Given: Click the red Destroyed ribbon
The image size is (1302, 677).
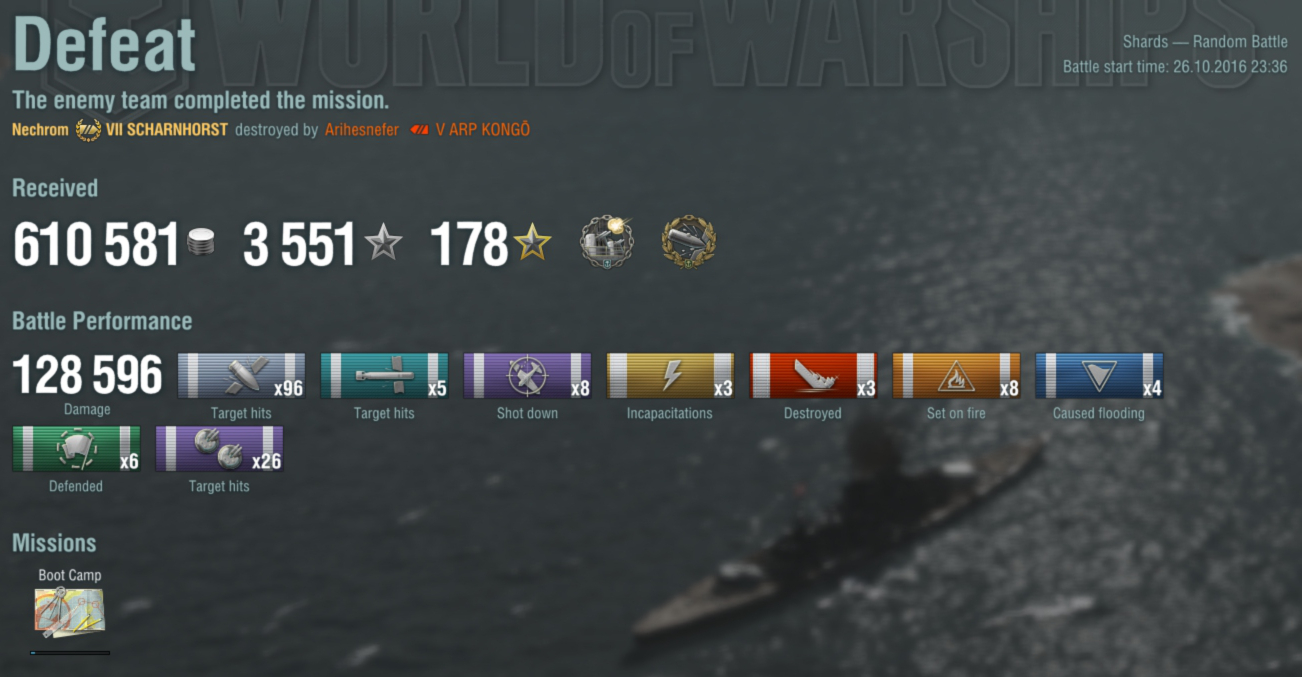Looking at the screenshot, I should click(x=813, y=376).
